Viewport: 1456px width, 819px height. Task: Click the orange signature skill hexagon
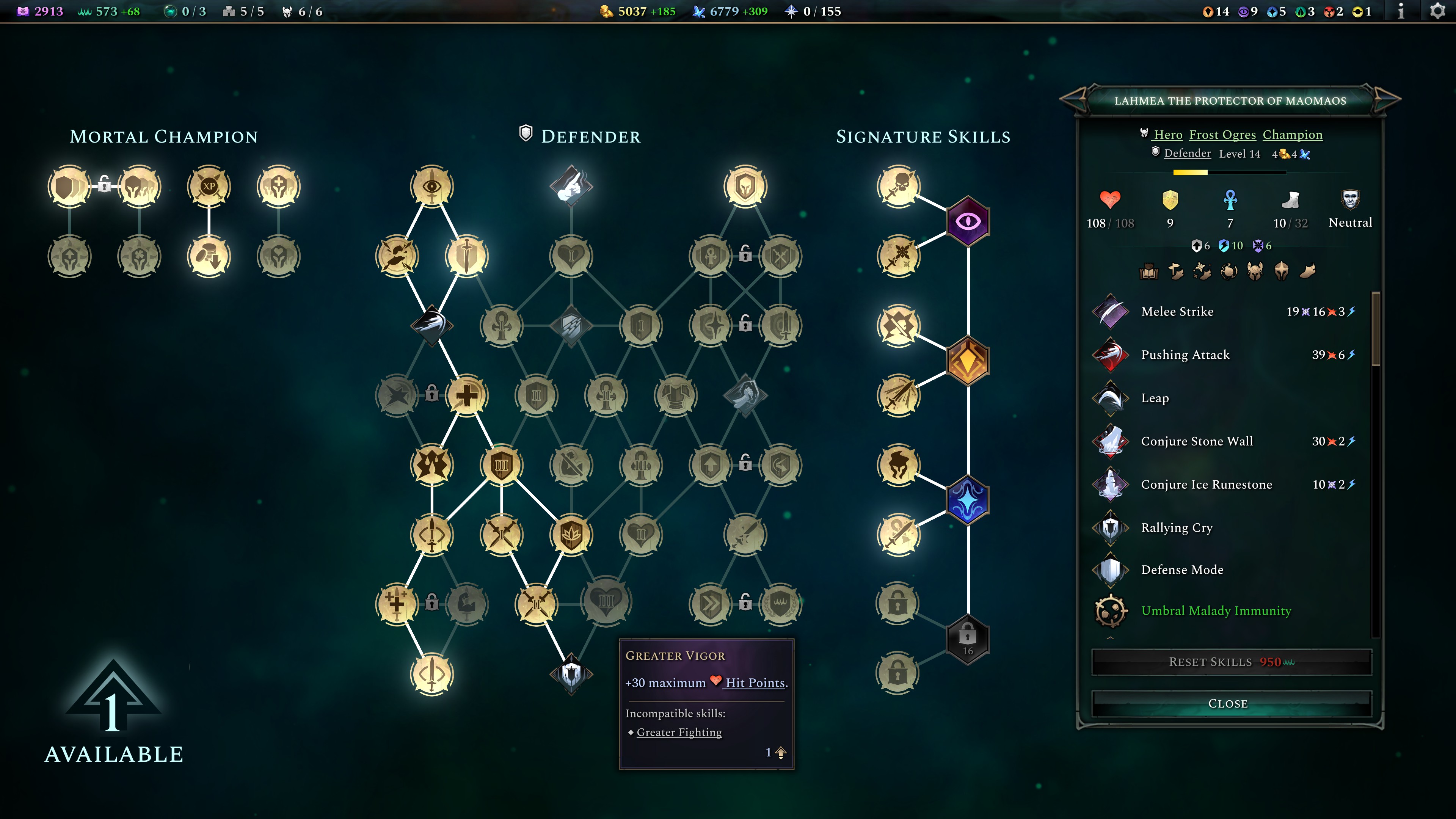coord(969,361)
